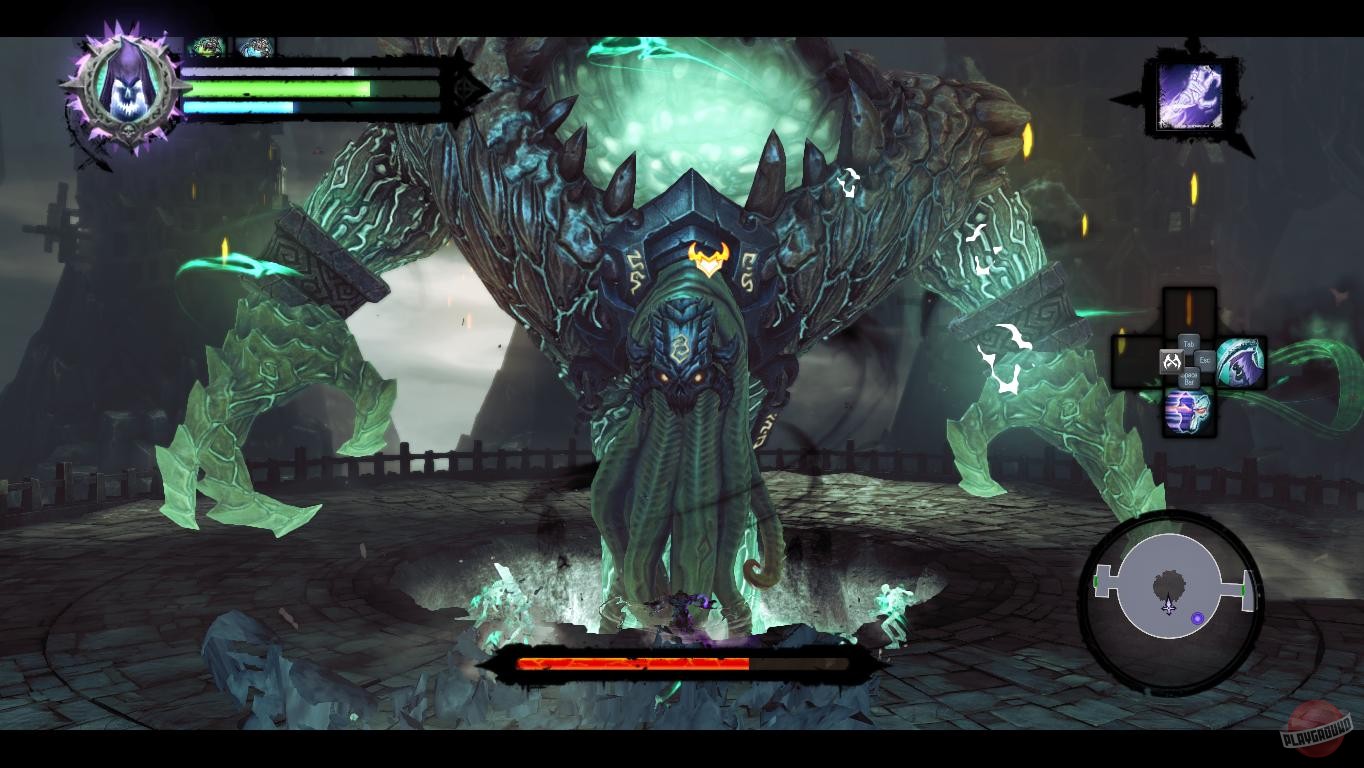This screenshot has height=768, width=1364.
Task: Toggle the Esc key prompt on the ability wheel
Action: [1203, 360]
